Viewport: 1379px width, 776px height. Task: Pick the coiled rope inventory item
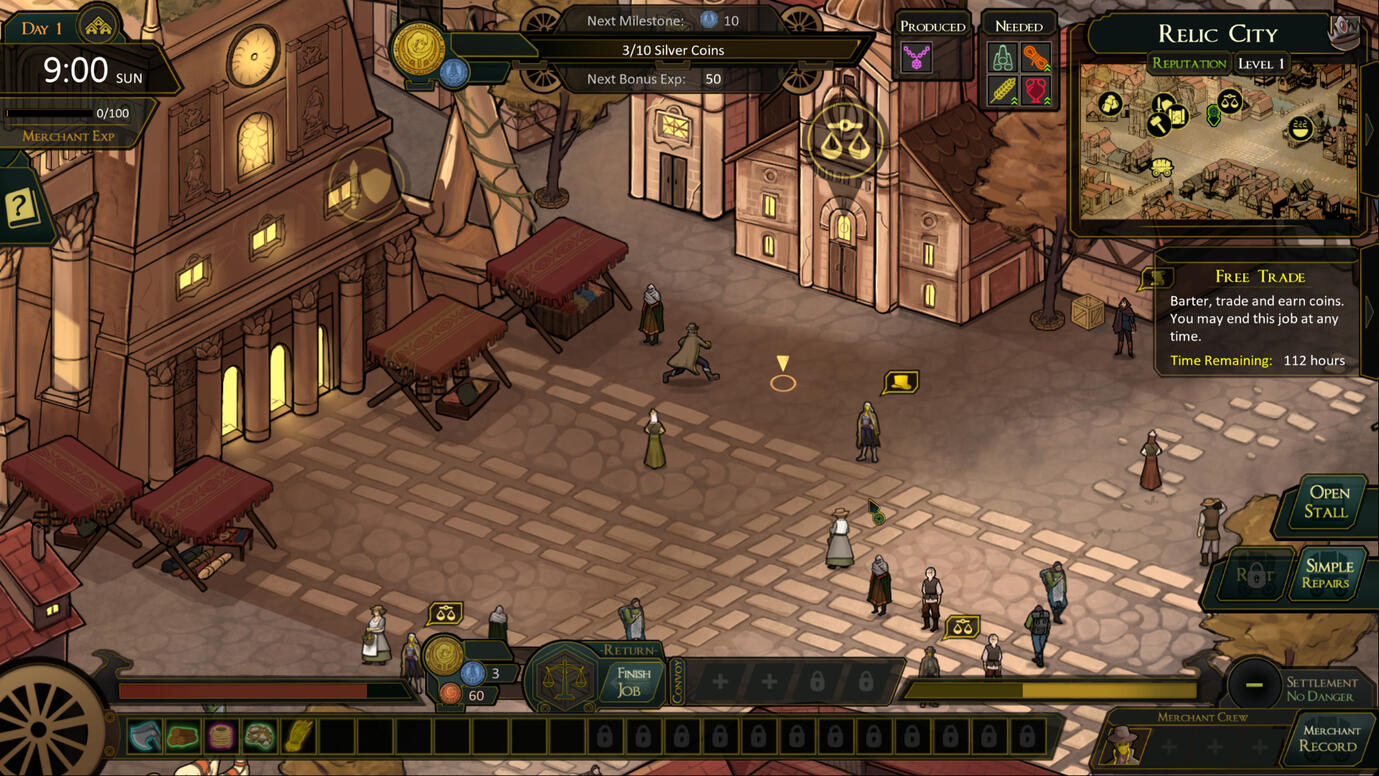point(221,737)
